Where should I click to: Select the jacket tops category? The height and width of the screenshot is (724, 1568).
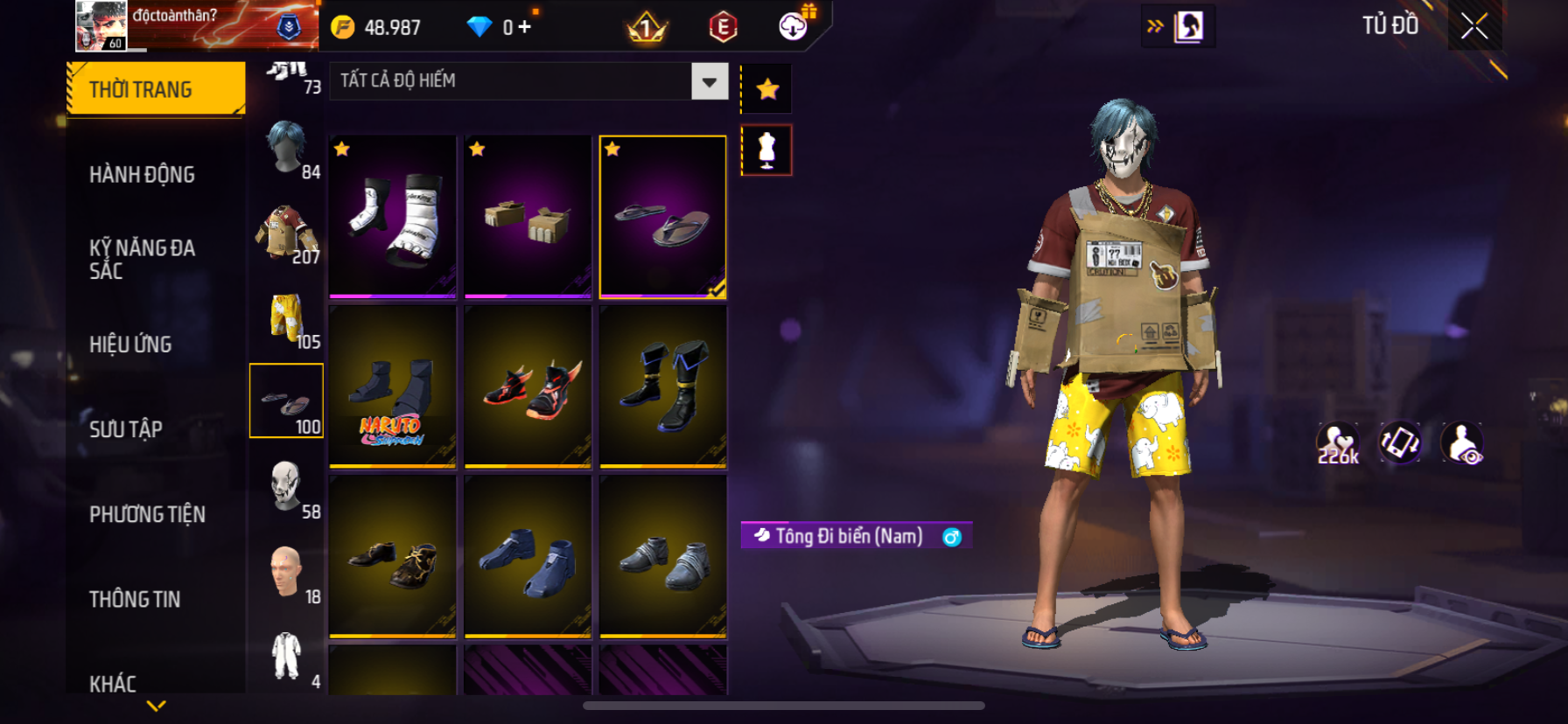(287, 232)
